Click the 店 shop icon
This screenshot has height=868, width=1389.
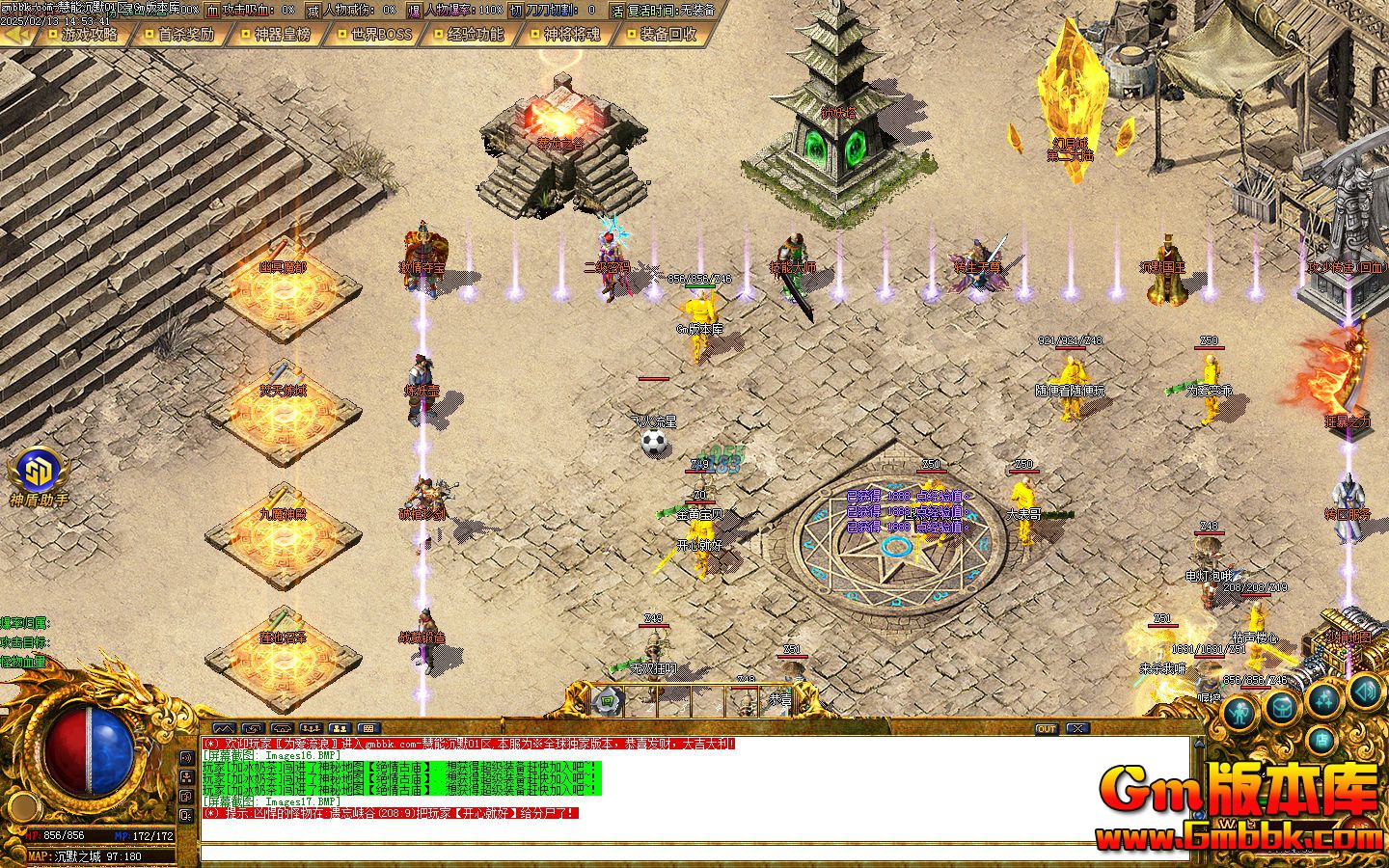click(x=1322, y=740)
